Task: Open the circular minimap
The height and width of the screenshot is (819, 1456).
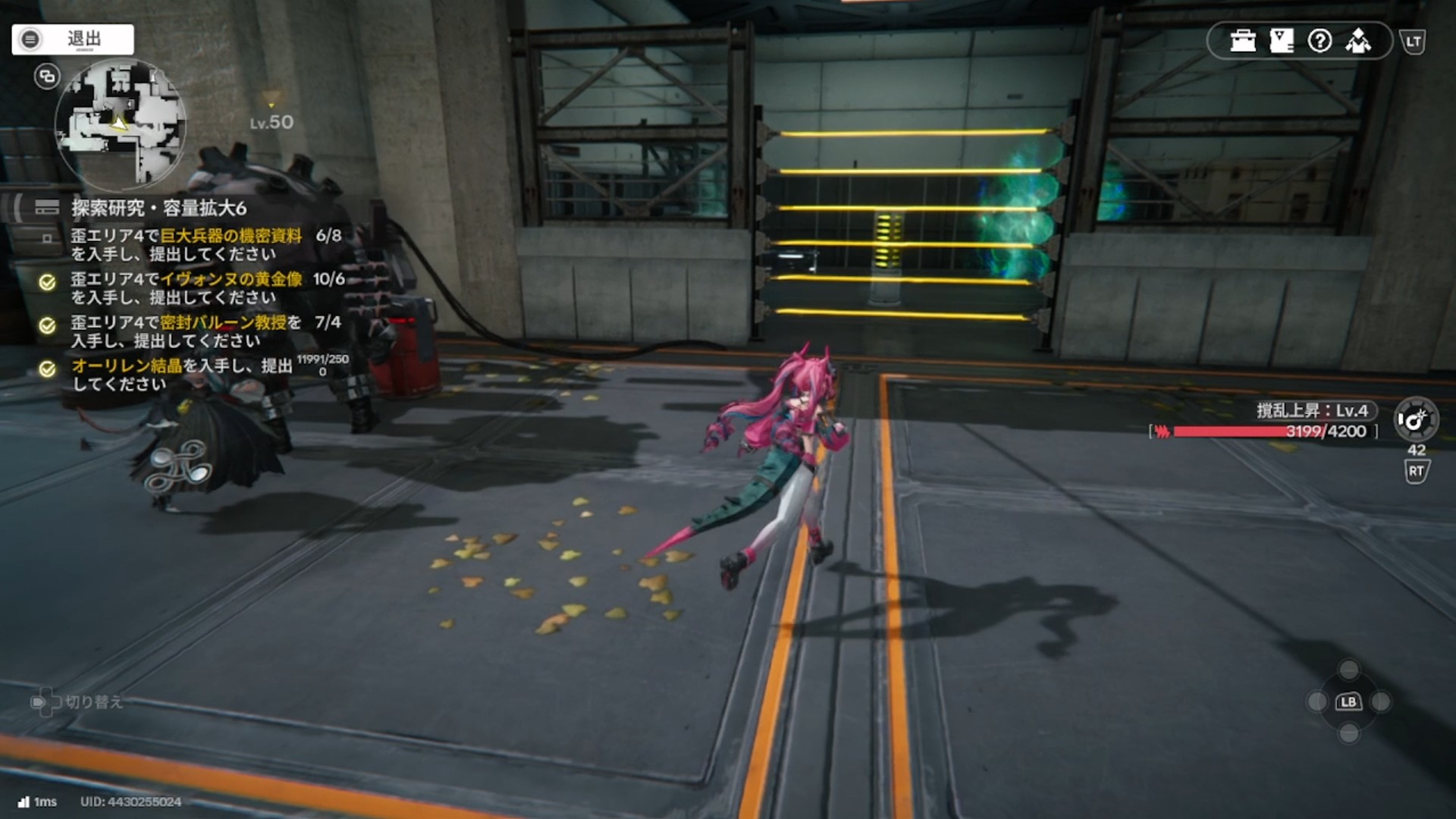Action: coord(120,125)
